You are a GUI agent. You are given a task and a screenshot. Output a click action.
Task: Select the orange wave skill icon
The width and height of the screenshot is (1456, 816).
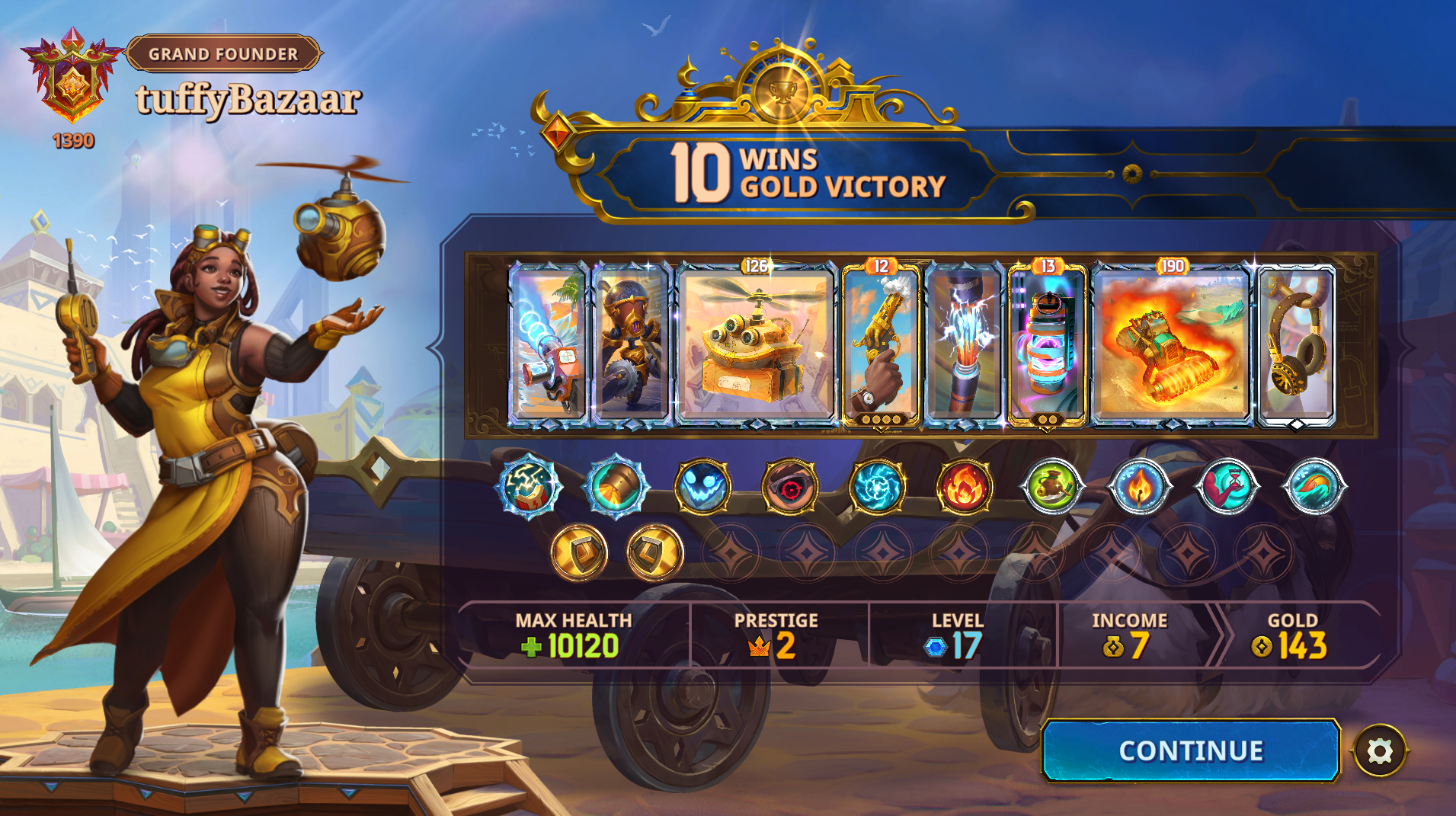point(1314,486)
